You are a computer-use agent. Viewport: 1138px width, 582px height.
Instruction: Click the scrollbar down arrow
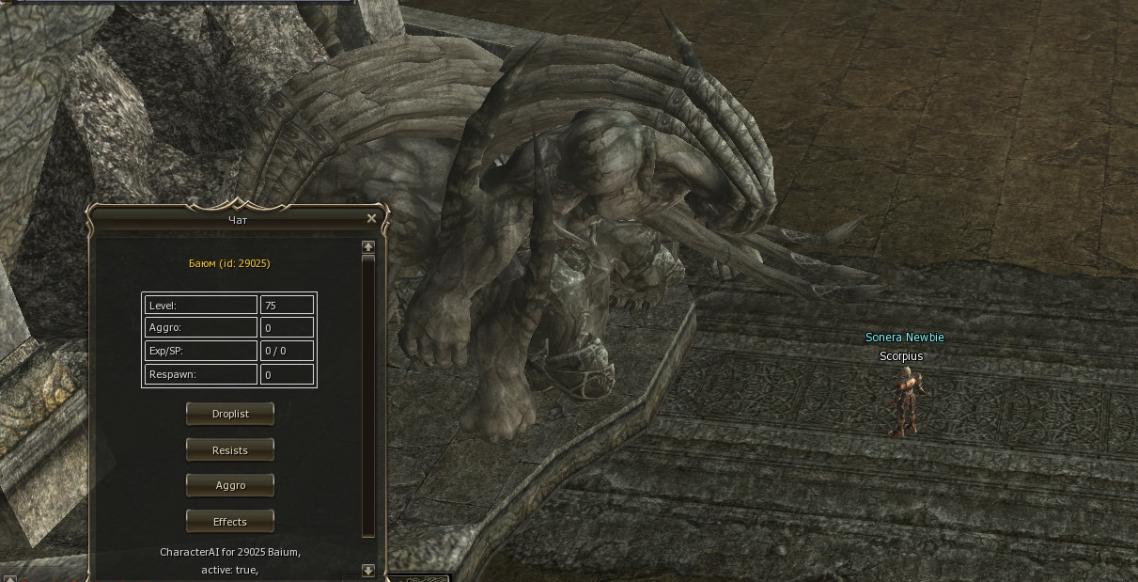pos(368,570)
